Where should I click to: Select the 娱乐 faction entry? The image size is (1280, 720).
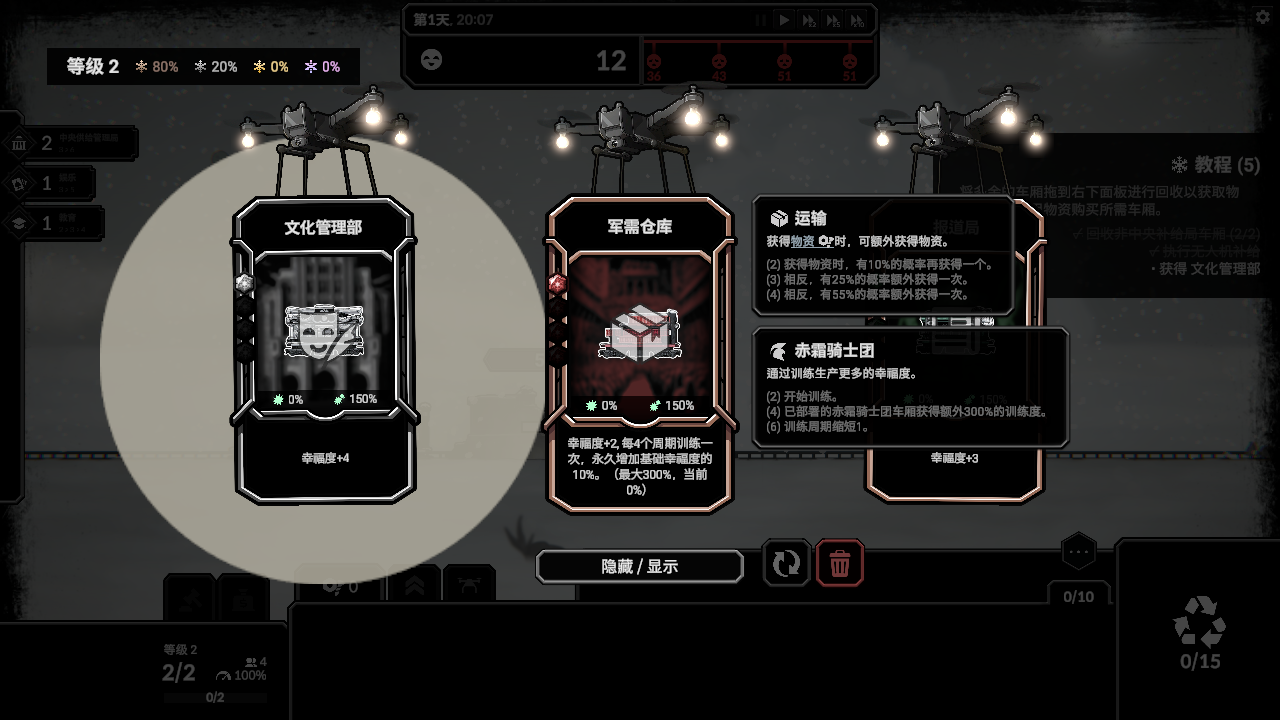point(50,184)
